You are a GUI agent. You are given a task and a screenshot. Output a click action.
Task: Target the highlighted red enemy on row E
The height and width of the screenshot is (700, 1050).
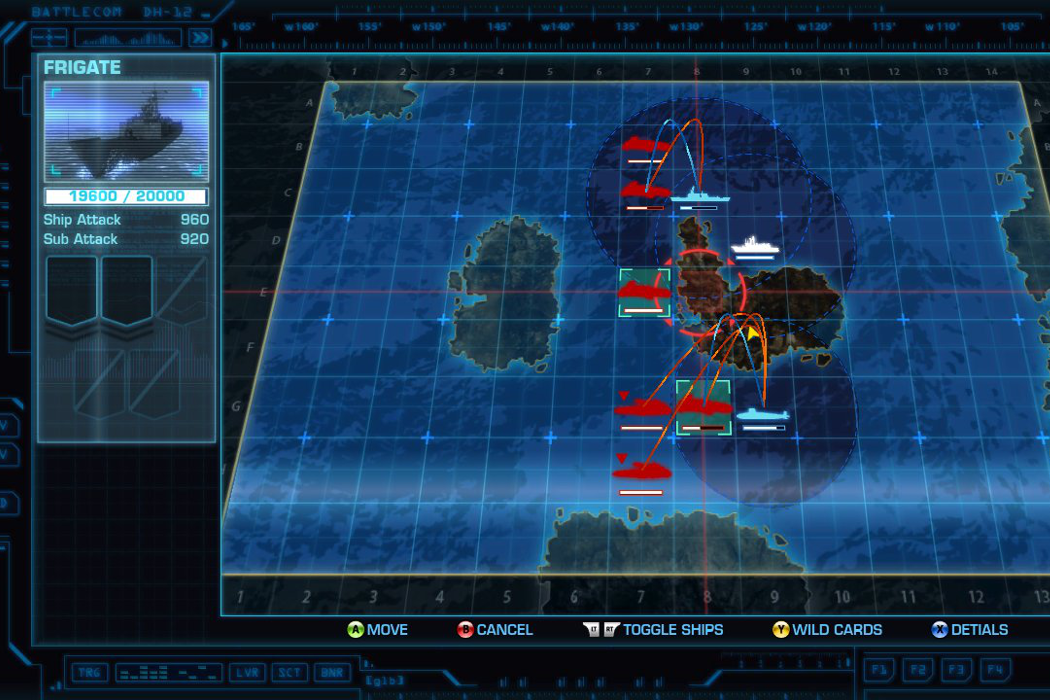pos(644,292)
